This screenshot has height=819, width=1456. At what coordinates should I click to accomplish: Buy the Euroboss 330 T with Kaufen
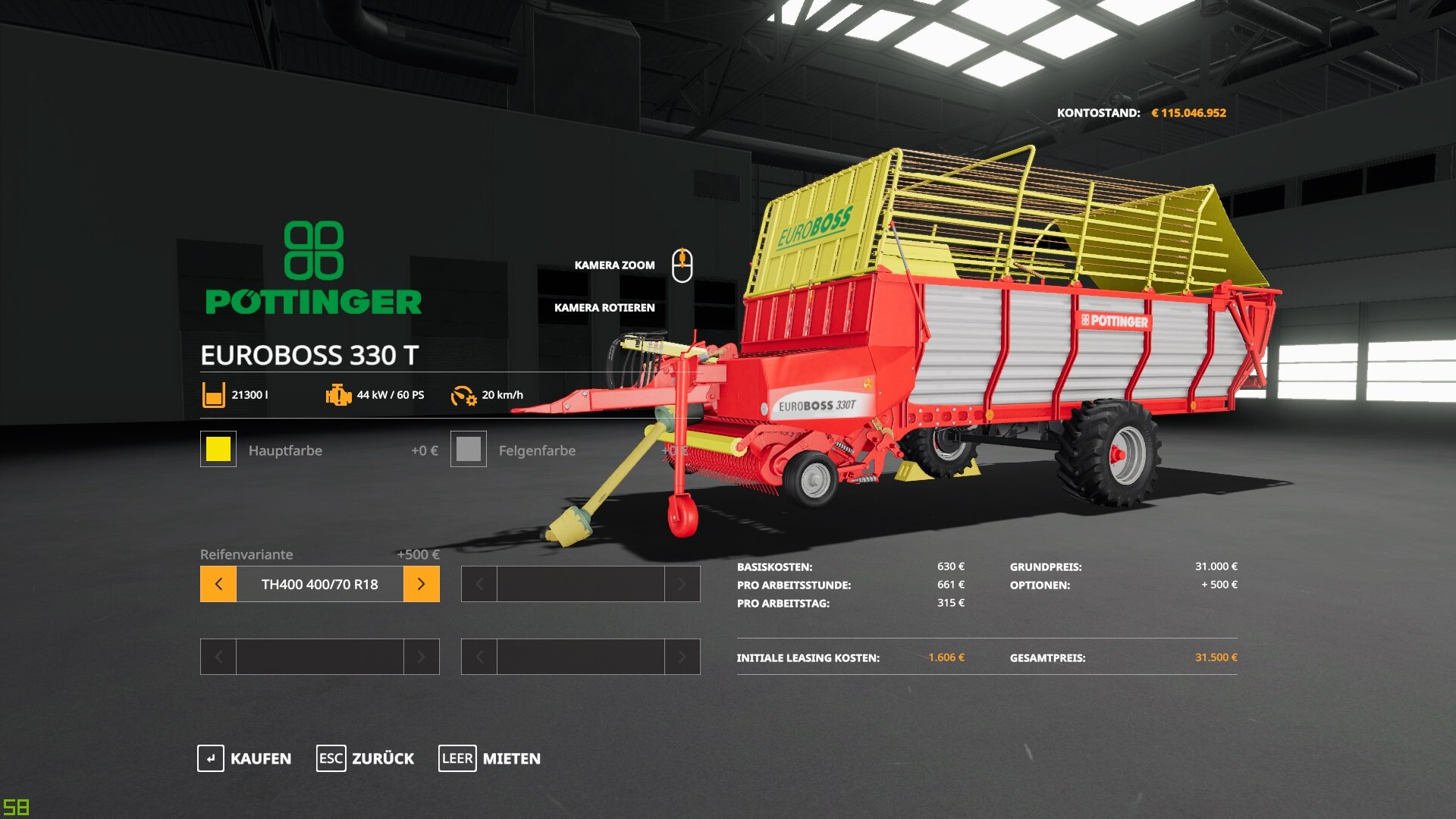point(244,758)
